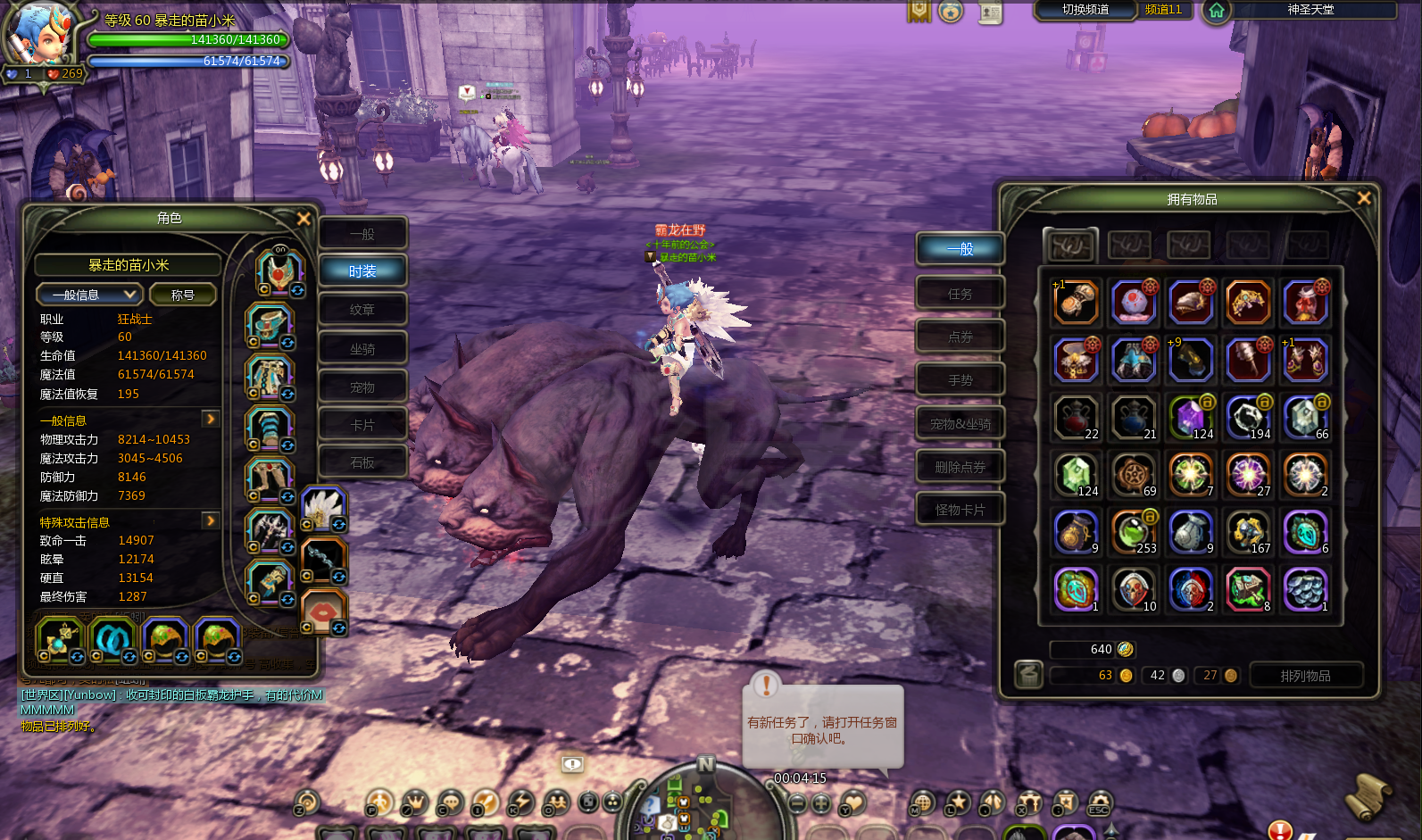
Task: Click the 切换频道 switch channel button
Action: pyautogui.click(x=1085, y=10)
